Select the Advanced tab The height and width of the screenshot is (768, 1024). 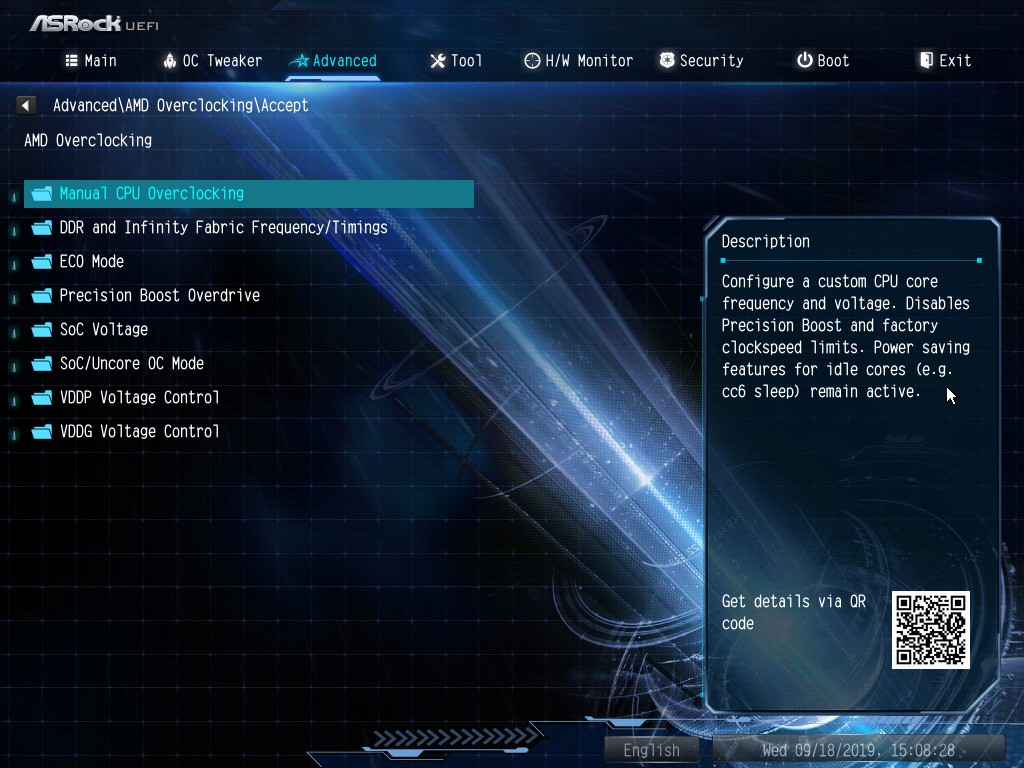click(x=334, y=61)
